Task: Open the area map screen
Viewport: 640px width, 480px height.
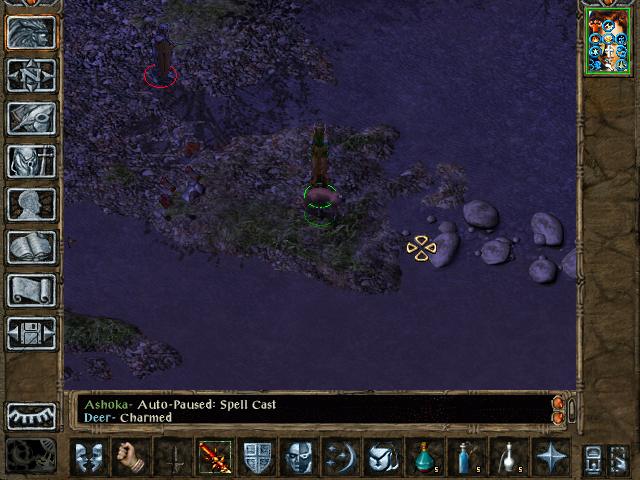Action: (31, 74)
